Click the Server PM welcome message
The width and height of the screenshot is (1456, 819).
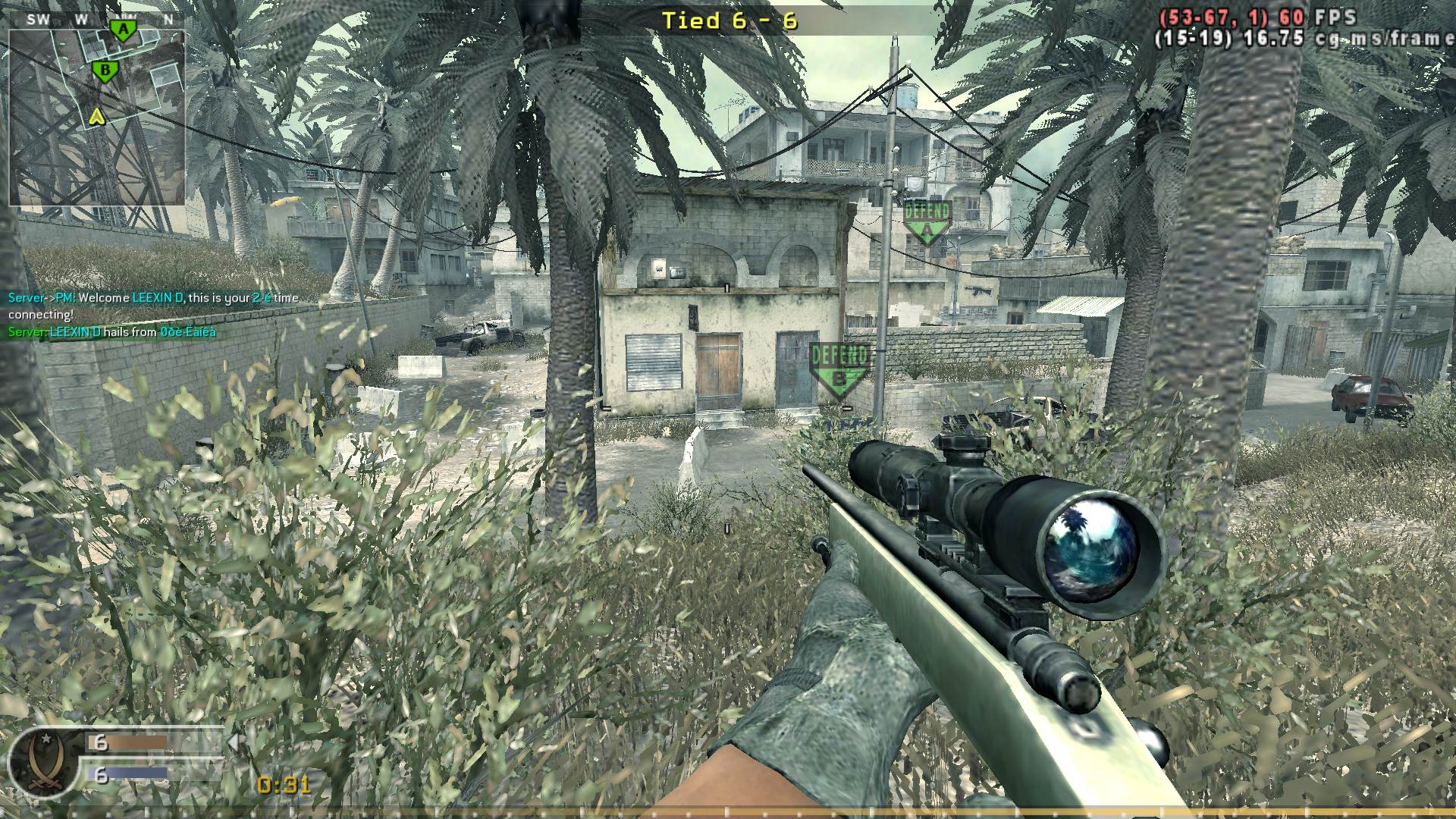pos(114,297)
